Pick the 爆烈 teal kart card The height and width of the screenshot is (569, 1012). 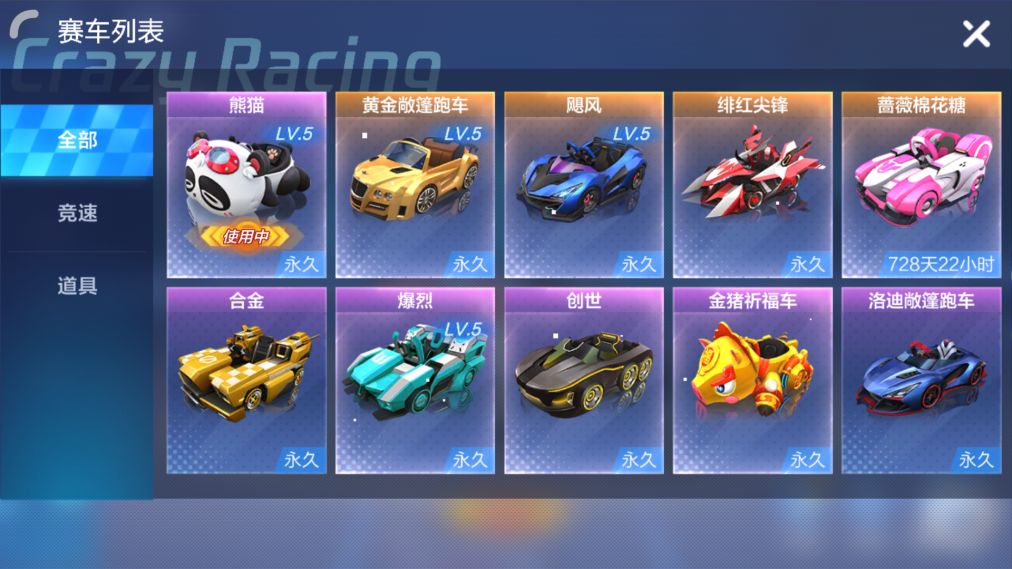[x=415, y=381]
